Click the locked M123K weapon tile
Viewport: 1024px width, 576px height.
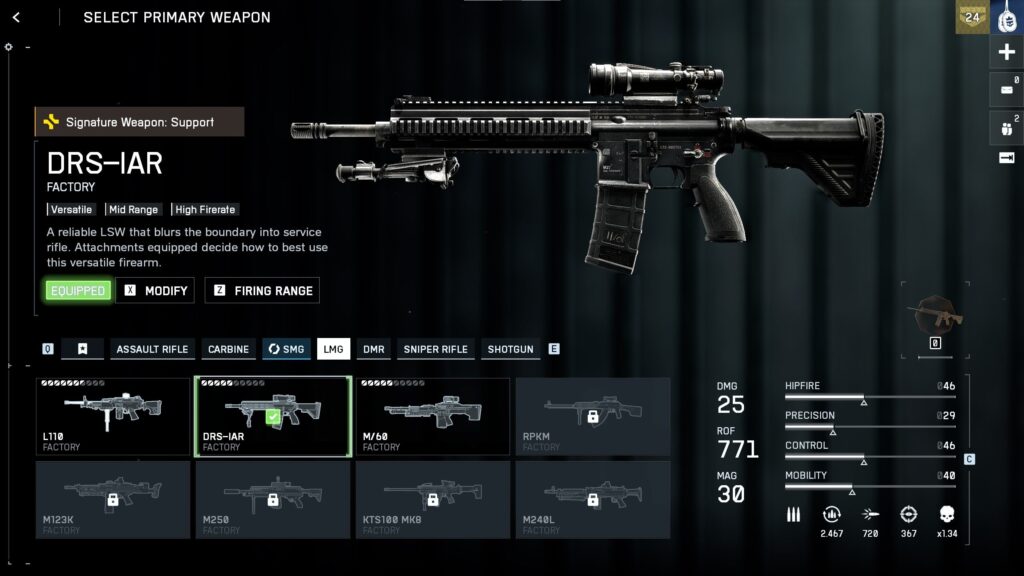tap(113, 499)
